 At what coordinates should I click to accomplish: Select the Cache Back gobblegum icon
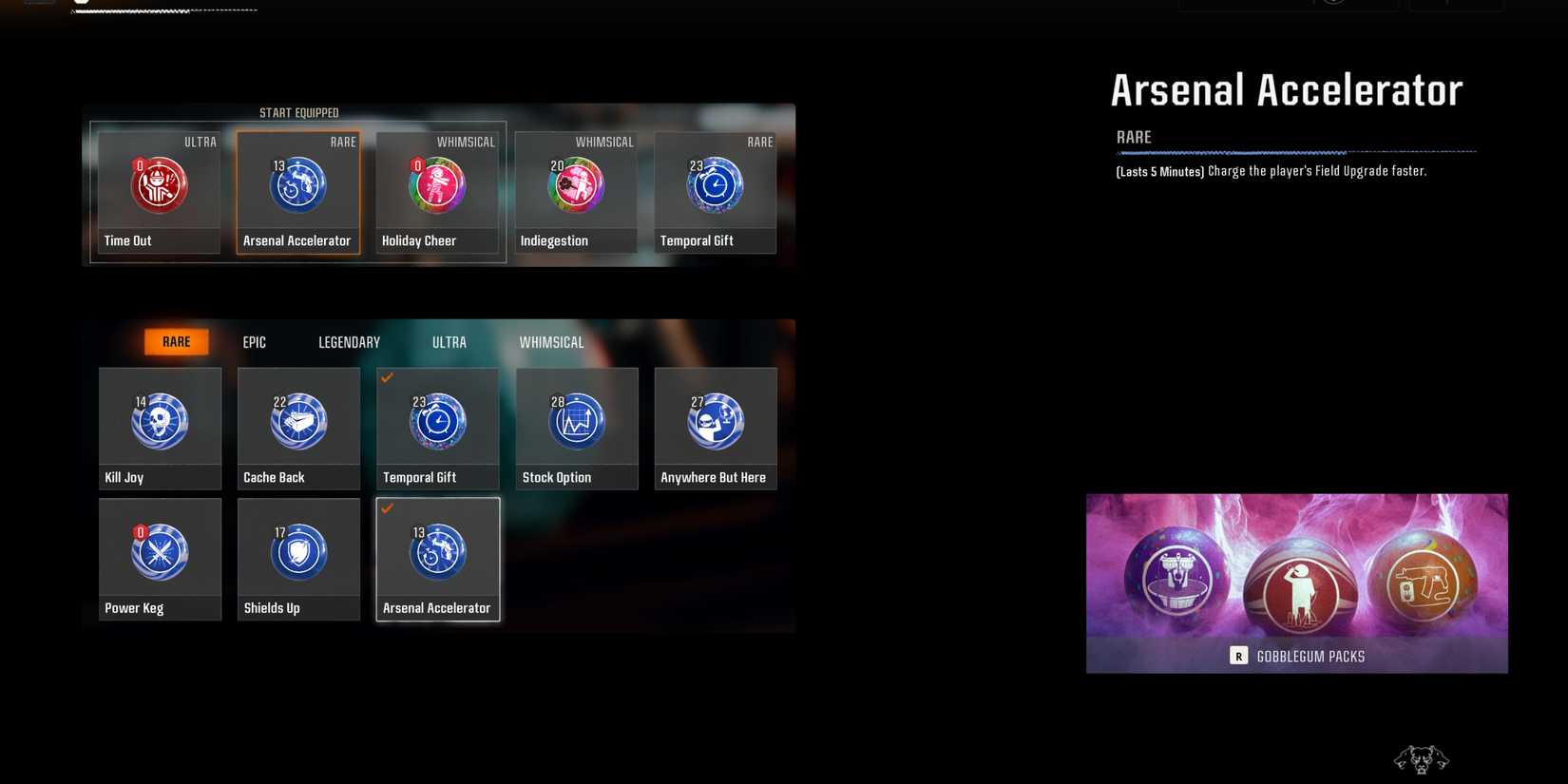(297, 420)
